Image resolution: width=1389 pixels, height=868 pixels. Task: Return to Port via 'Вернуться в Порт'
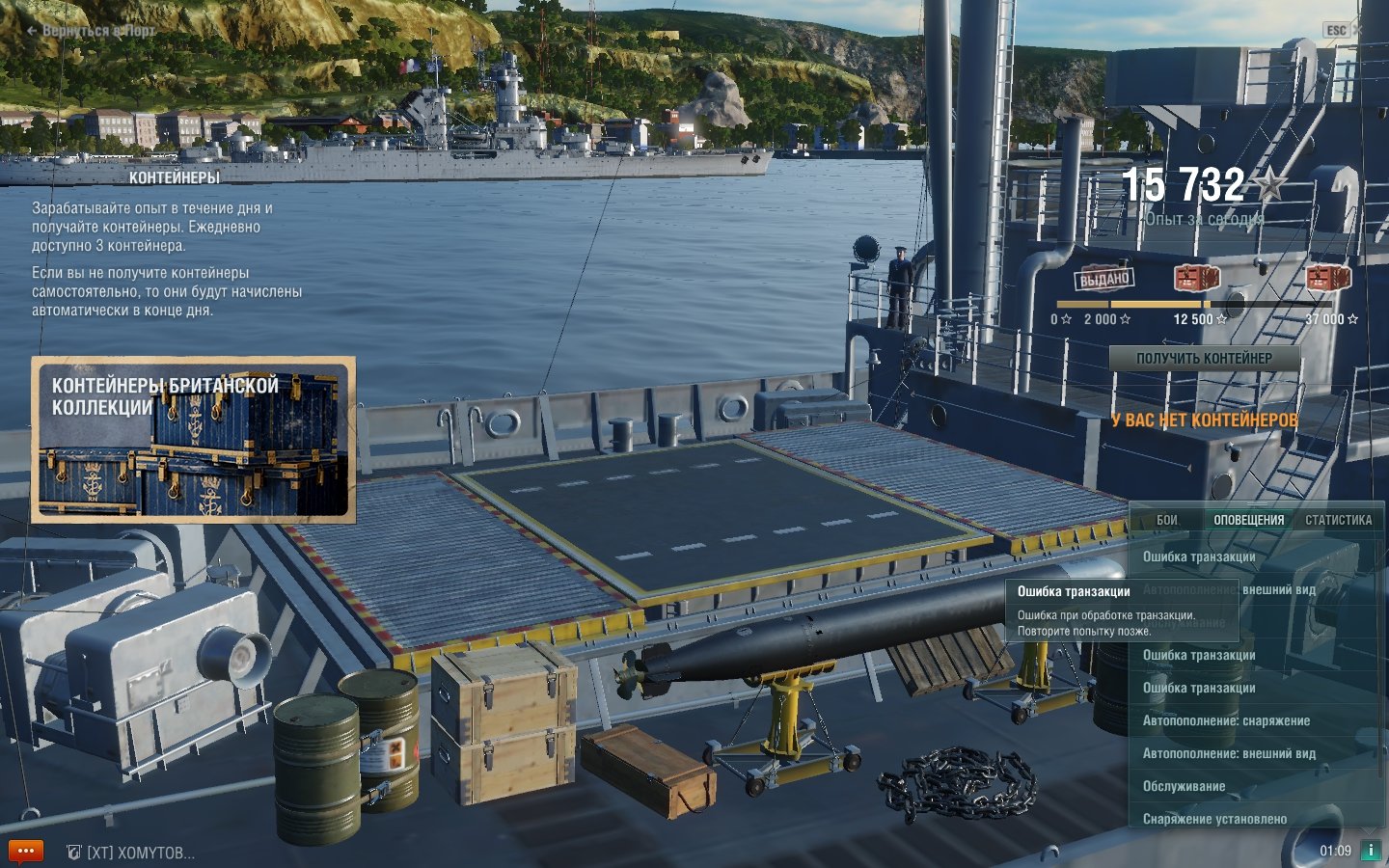coord(92,31)
